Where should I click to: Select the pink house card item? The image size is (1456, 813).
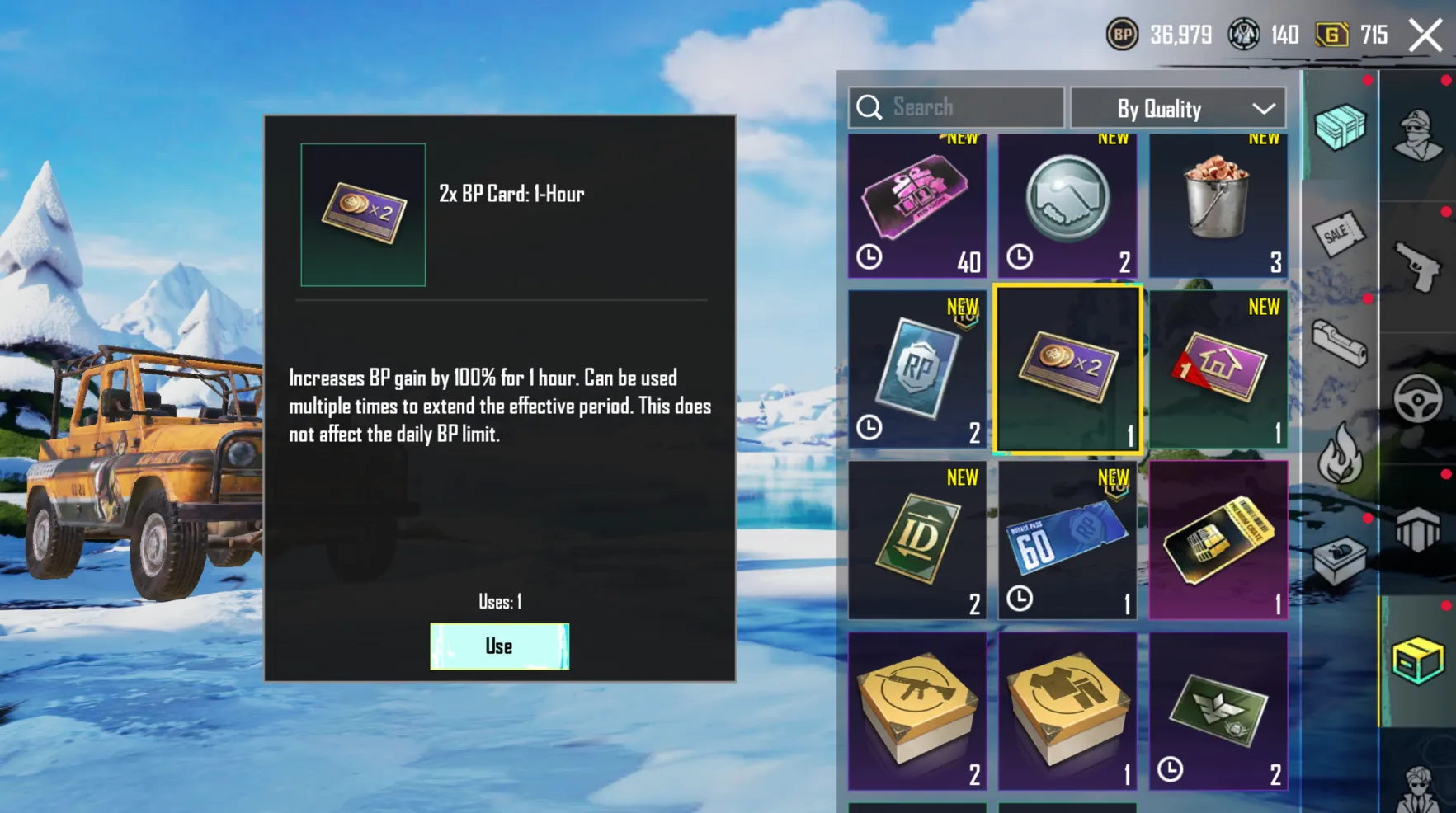[1218, 369]
